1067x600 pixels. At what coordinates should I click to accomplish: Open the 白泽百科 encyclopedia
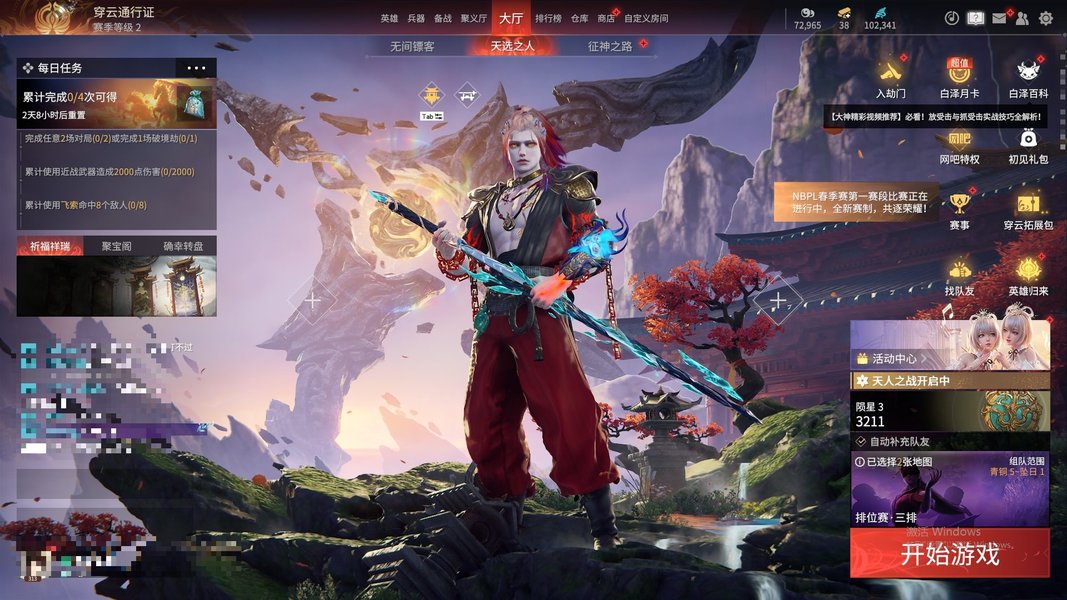[x=1028, y=78]
